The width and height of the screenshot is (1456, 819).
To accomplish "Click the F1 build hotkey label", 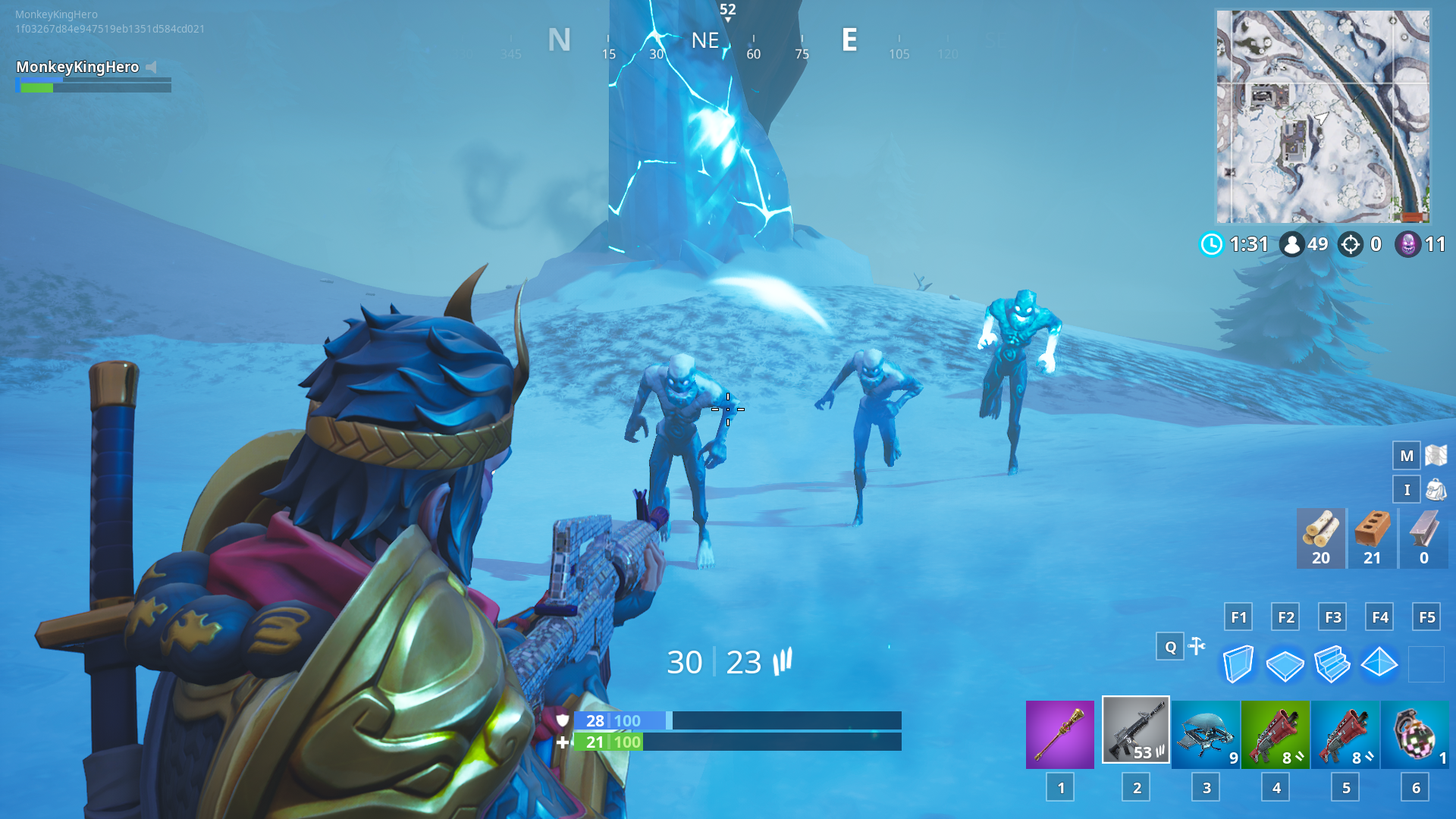I will coord(1238,617).
